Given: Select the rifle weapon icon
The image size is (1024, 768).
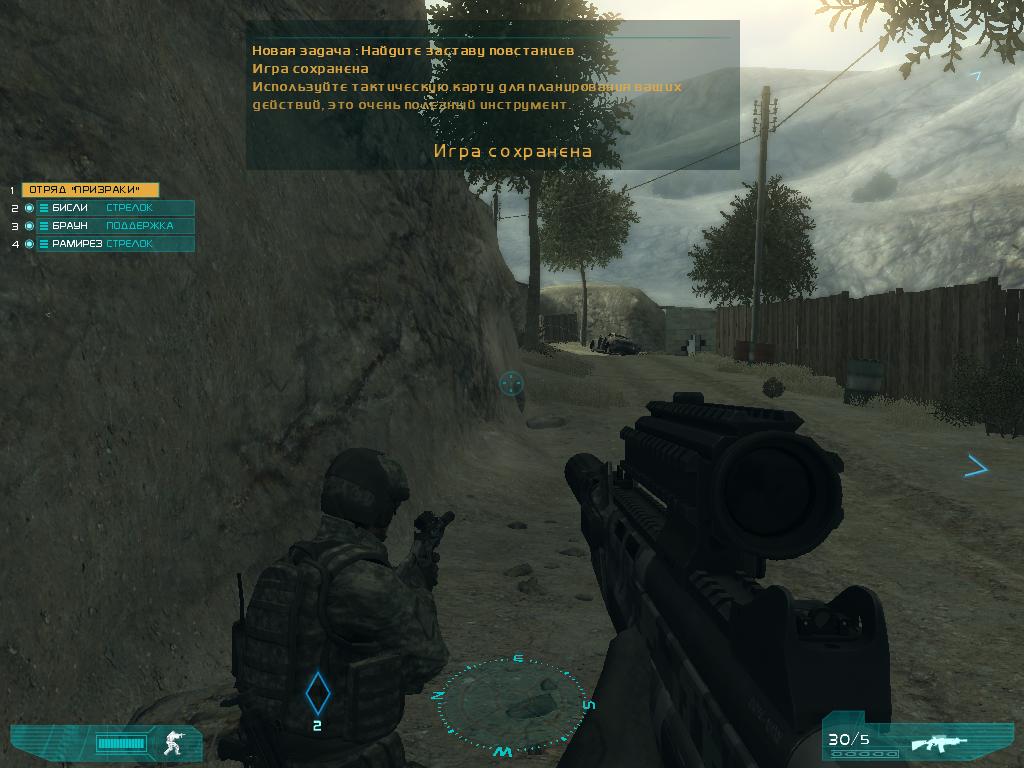Looking at the screenshot, I should [940, 743].
